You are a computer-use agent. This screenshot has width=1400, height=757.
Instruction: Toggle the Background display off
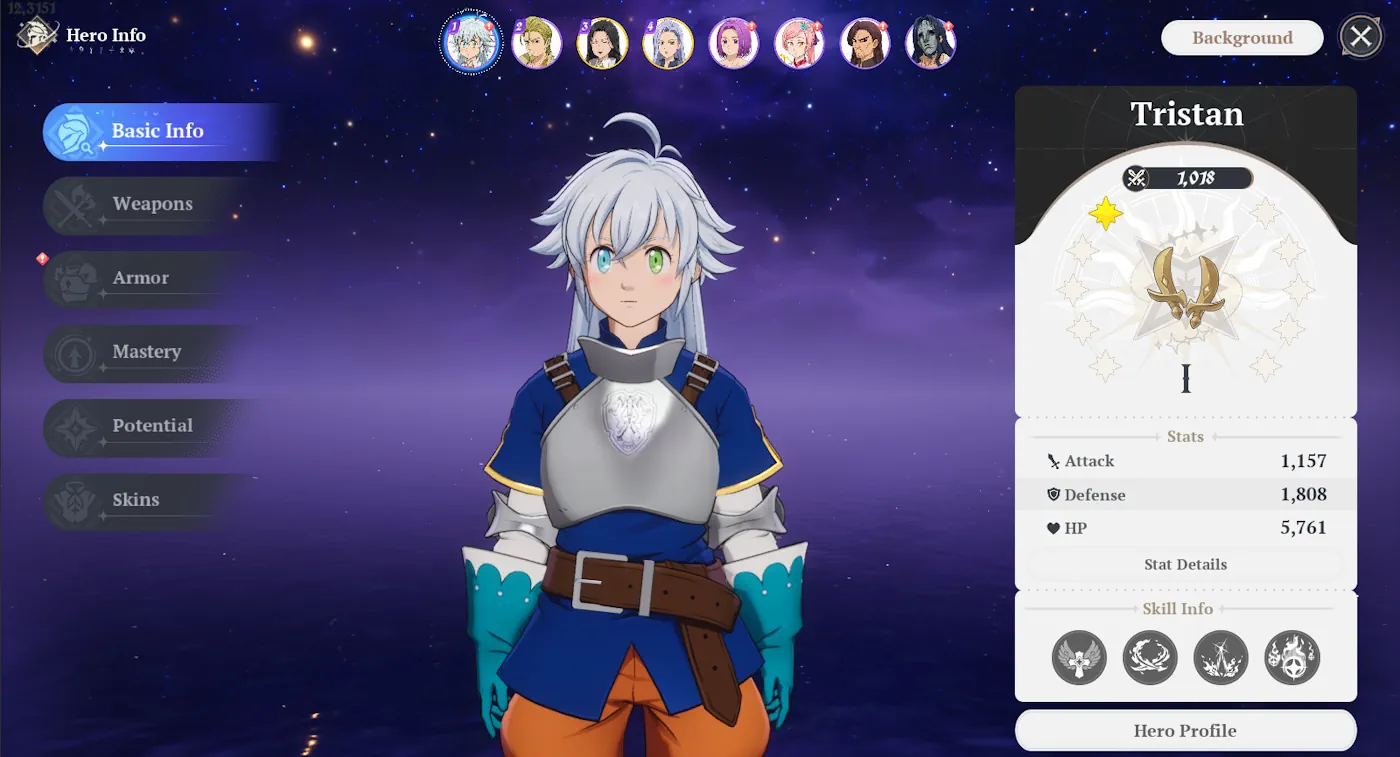point(1241,37)
